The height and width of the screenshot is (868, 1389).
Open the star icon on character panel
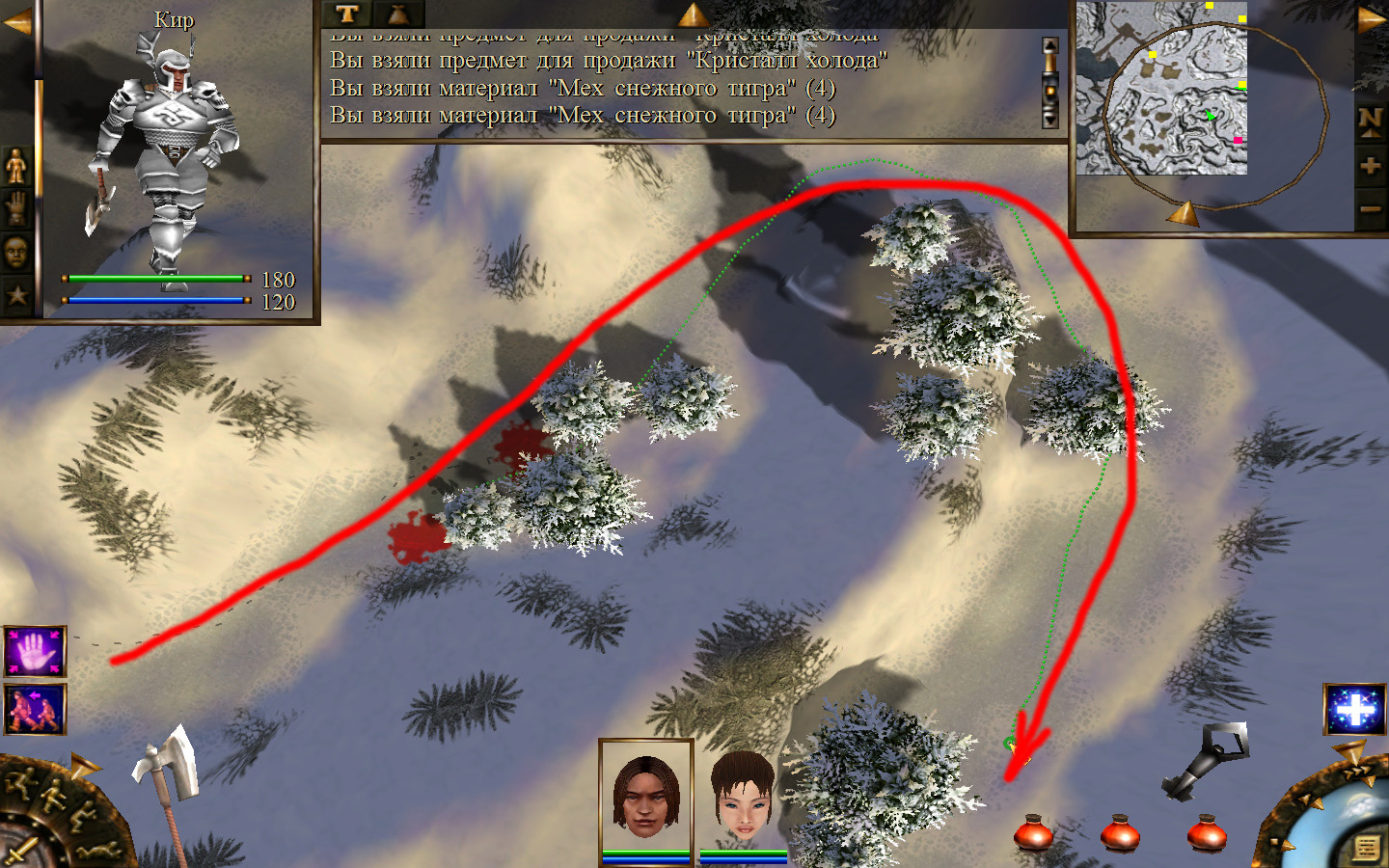click(x=16, y=294)
